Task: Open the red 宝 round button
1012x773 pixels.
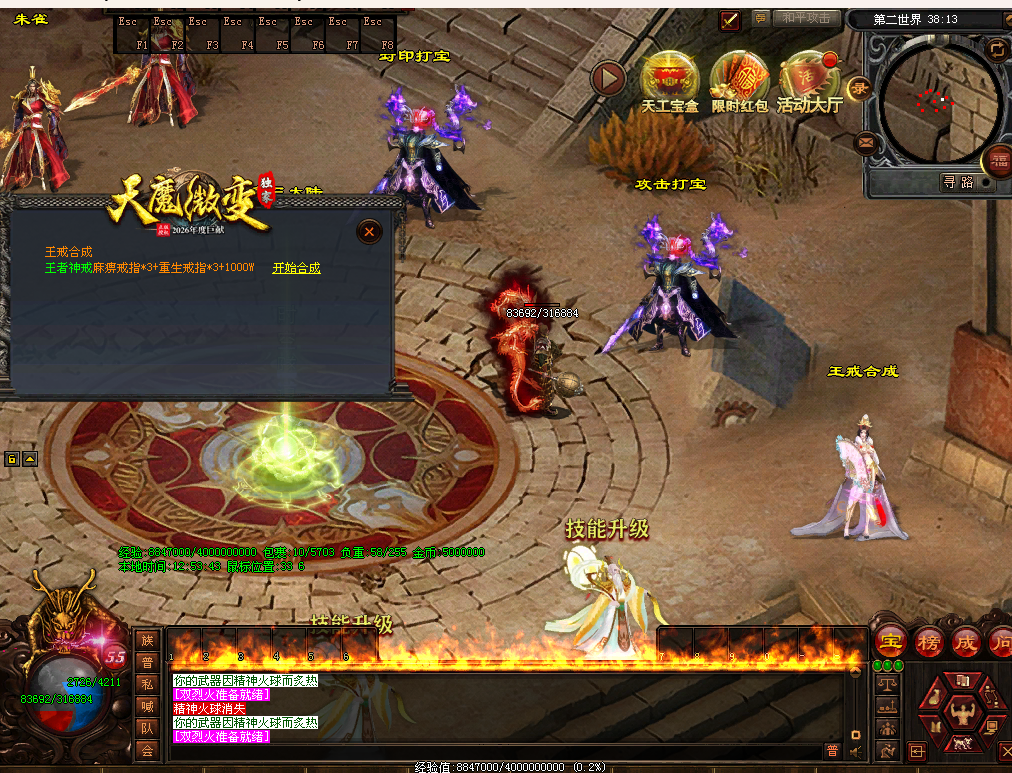Action: [x=890, y=641]
